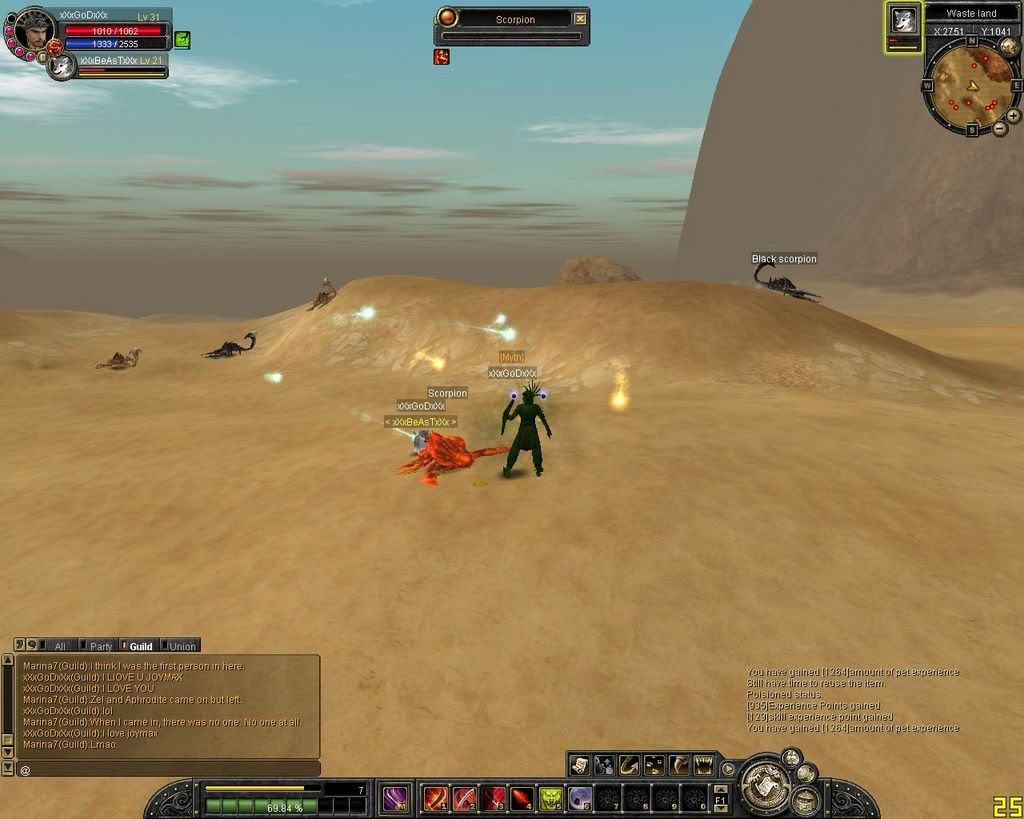Open the scroll icon in the action bar
Viewport: 1024px width, 819px height.
[x=581, y=765]
